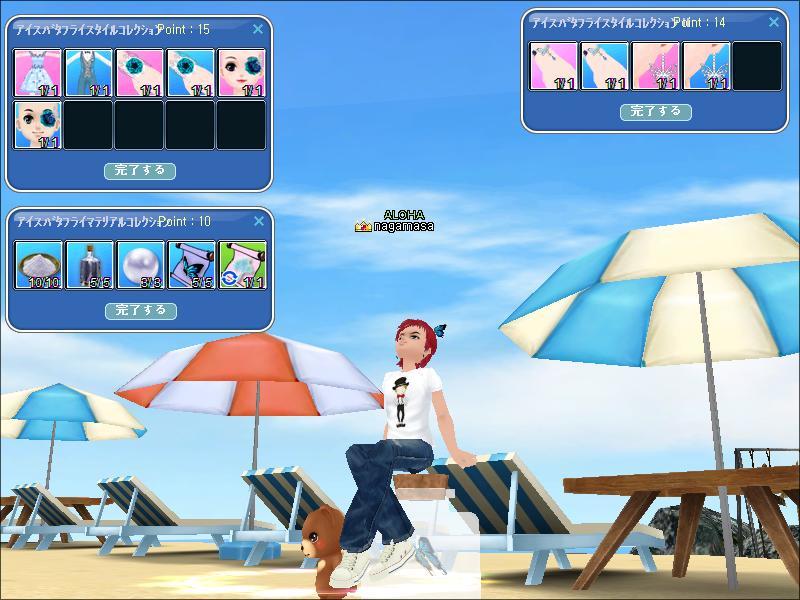Viewport: 800px width, 600px height.
Task: Select the grey vest outfit item slot
Action: click(89, 73)
